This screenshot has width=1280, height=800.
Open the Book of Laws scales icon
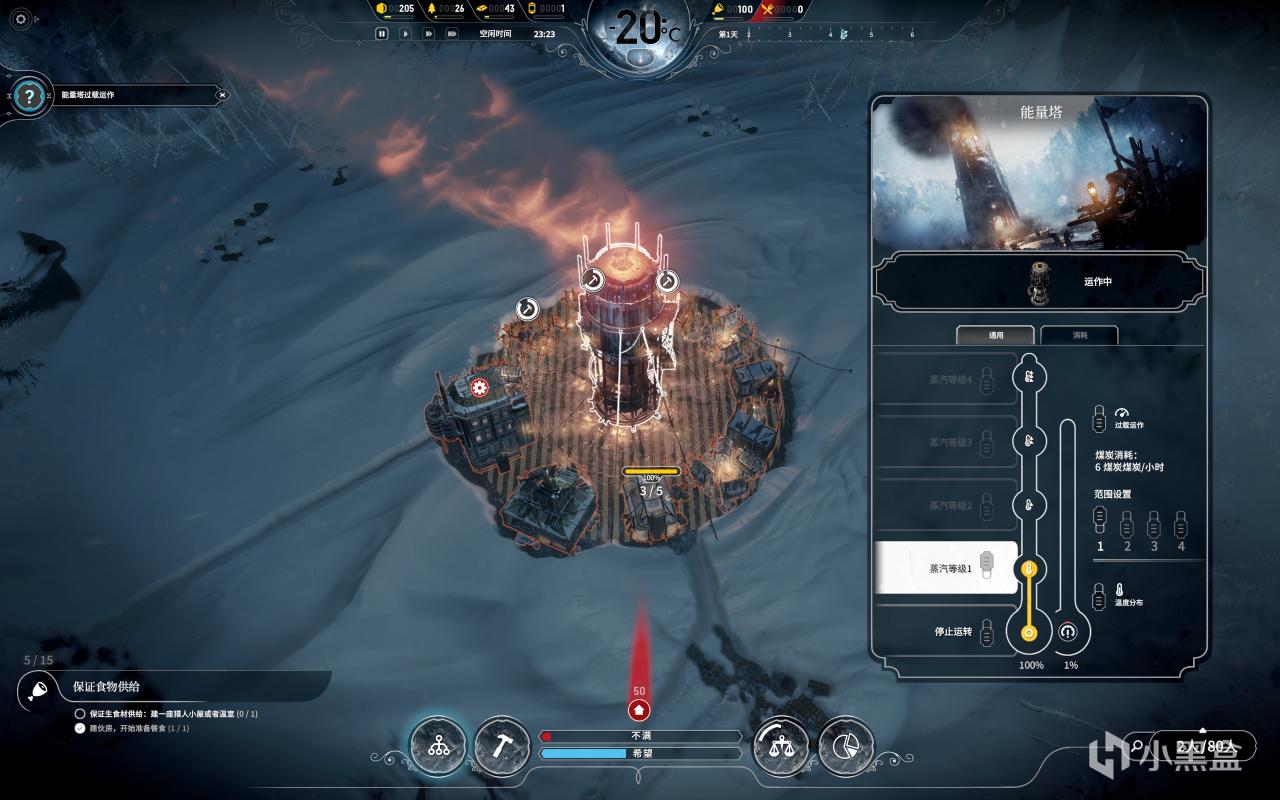(x=781, y=746)
